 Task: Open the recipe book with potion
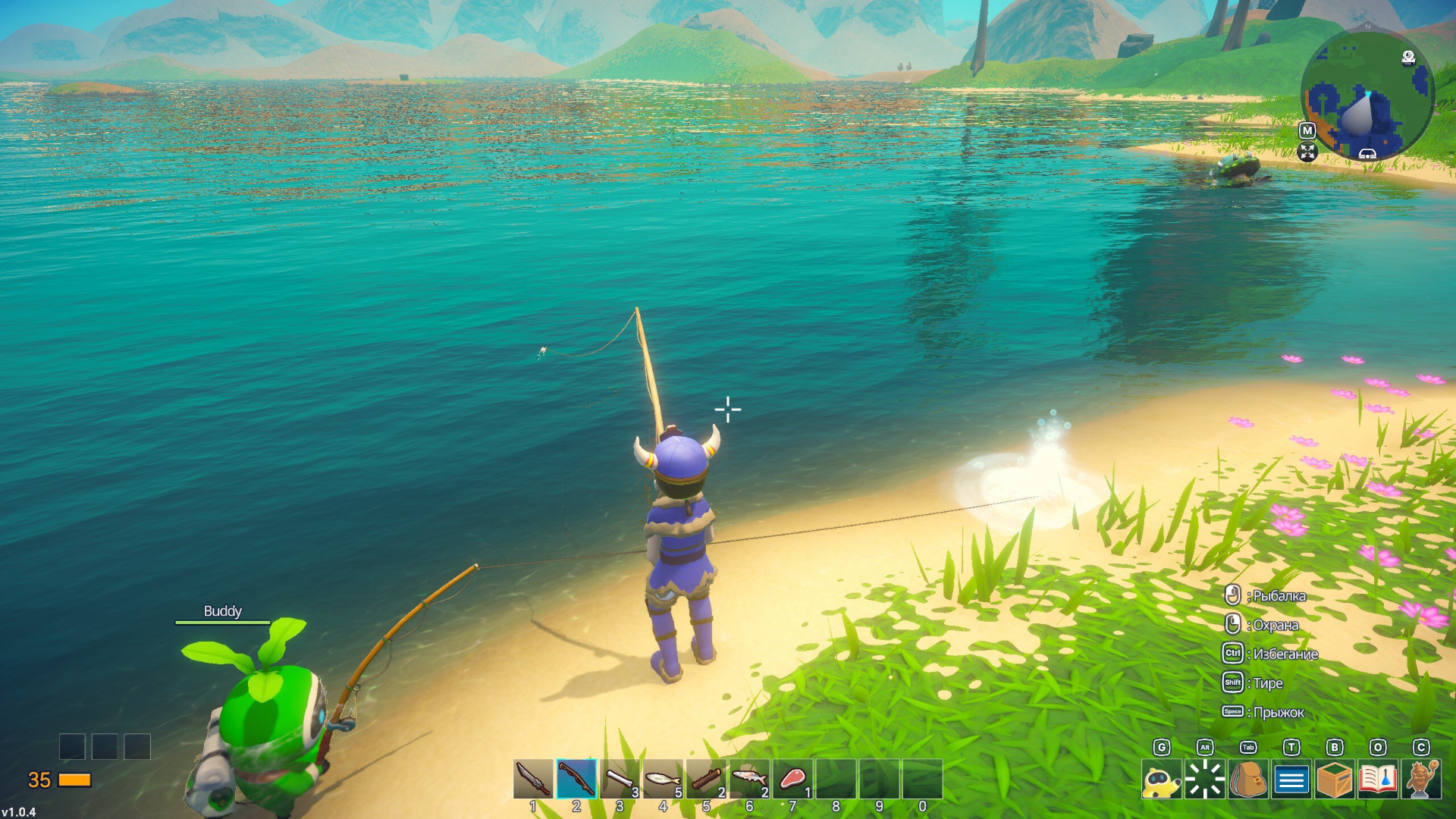[1377, 780]
